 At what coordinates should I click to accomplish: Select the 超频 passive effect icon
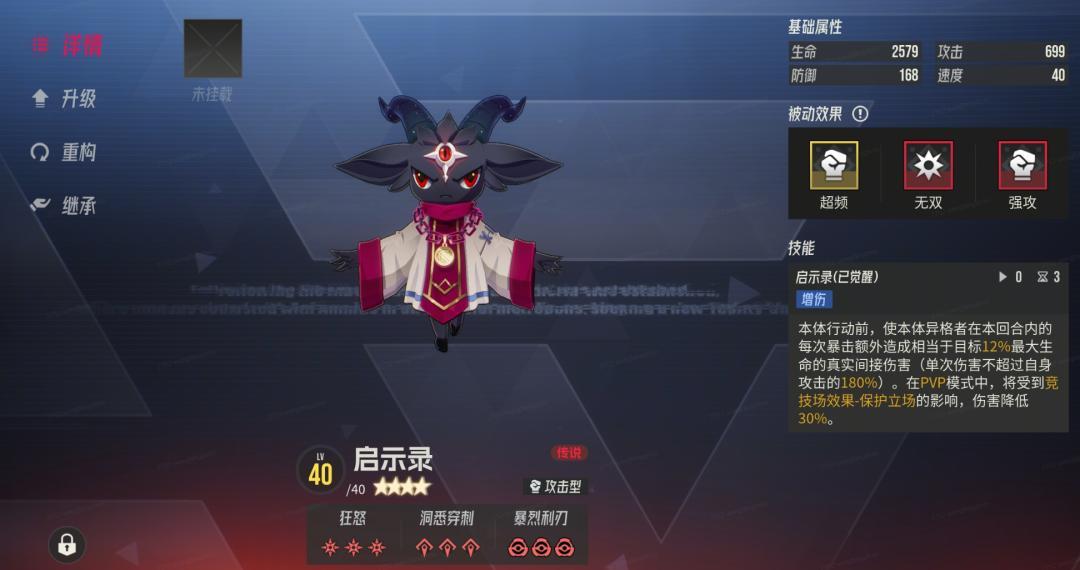click(x=833, y=166)
